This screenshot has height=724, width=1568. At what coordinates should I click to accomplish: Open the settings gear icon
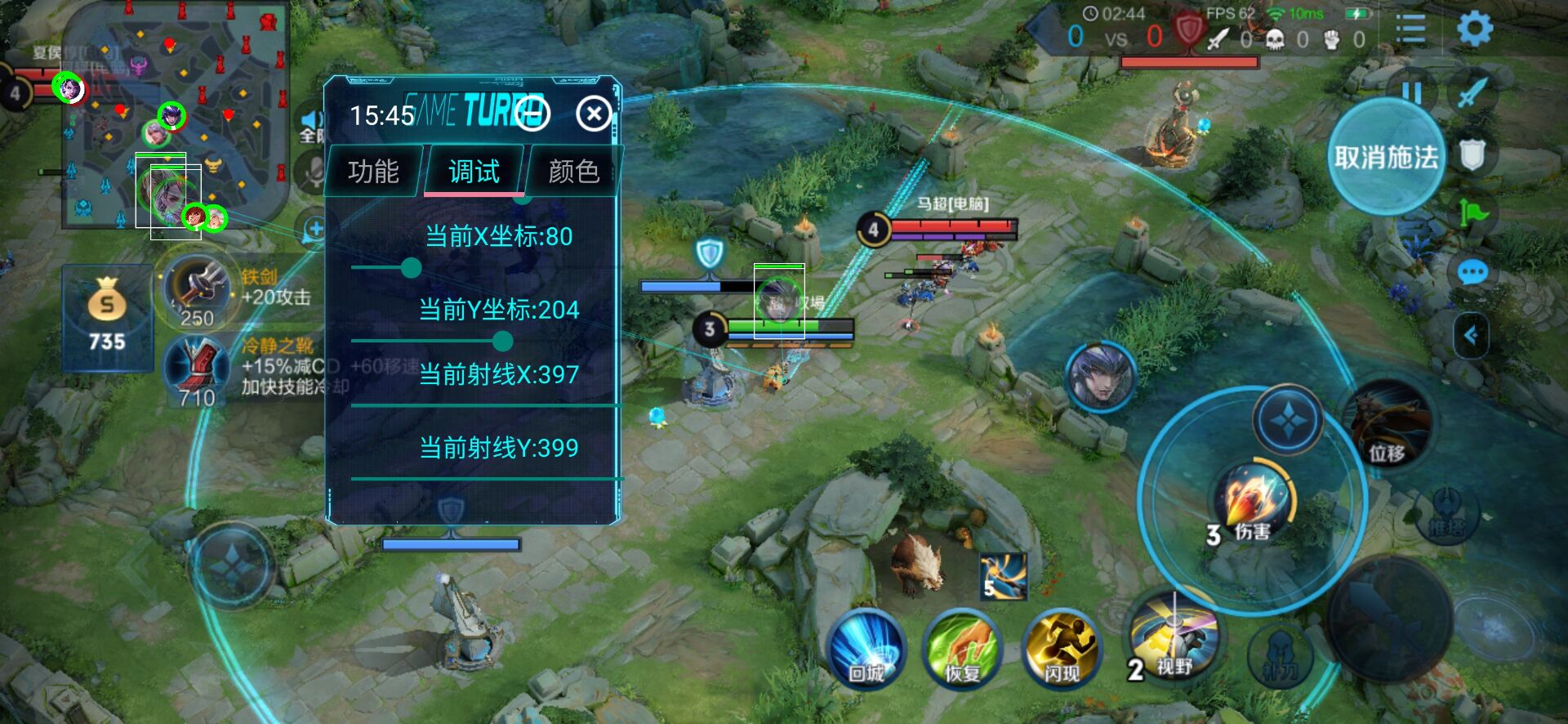1474,29
